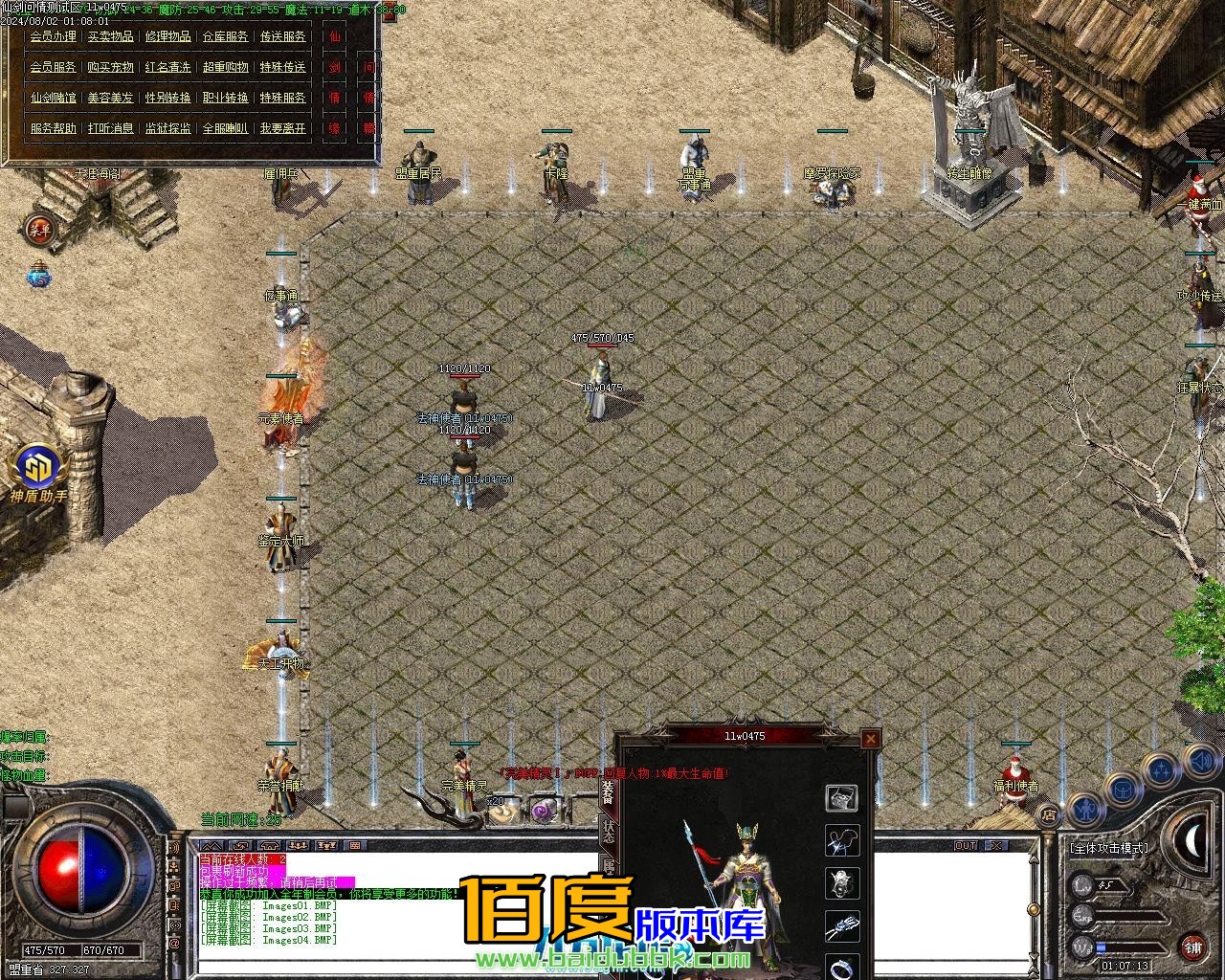The image size is (1225, 980).
Task: Choose 修理物品 repair items option
Action: coord(167,36)
